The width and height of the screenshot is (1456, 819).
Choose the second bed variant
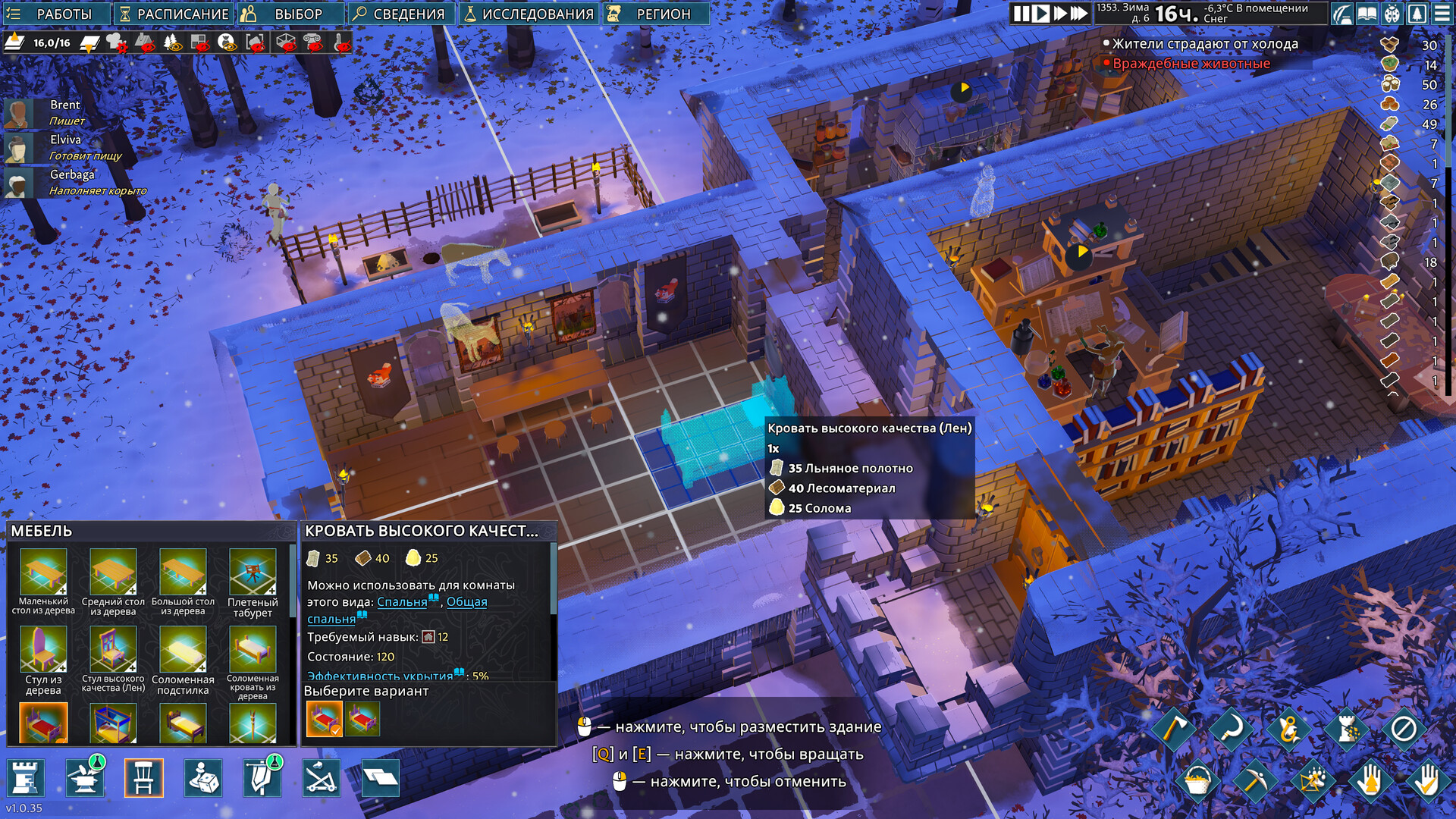(x=362, y=718)
